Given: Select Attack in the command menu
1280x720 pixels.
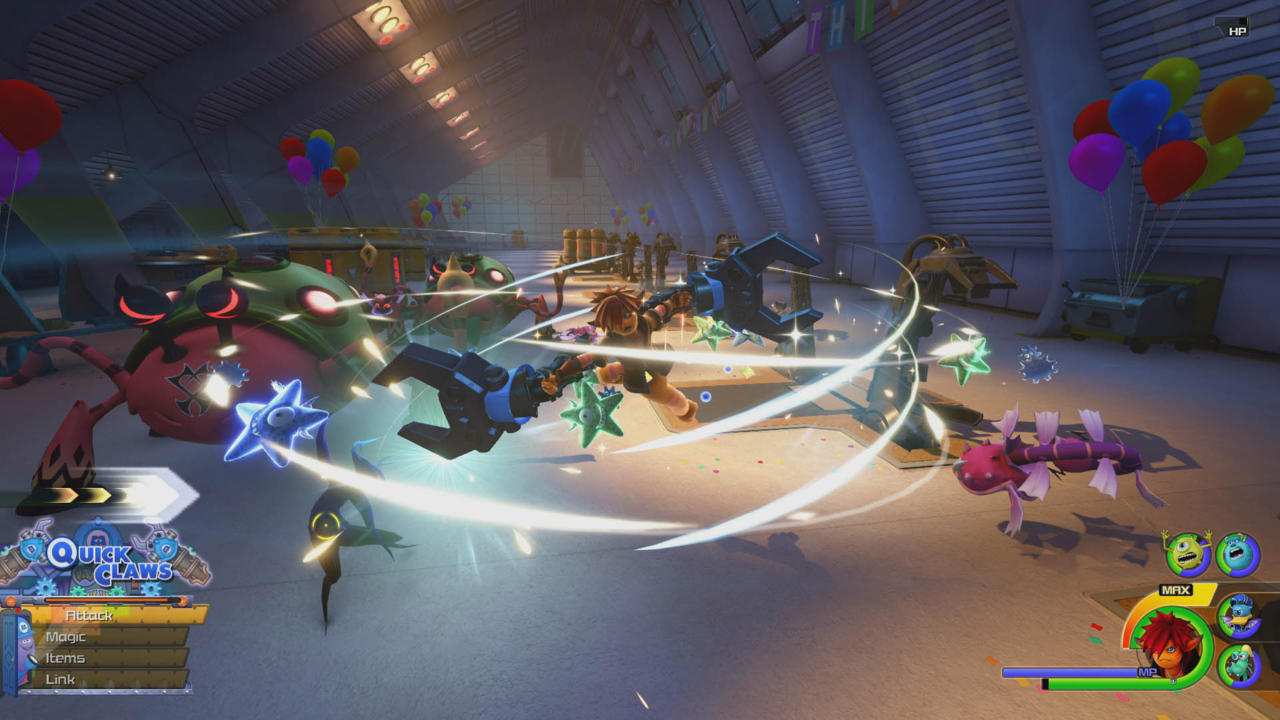Looking at the screenshot, I should (x=89, y=615).
